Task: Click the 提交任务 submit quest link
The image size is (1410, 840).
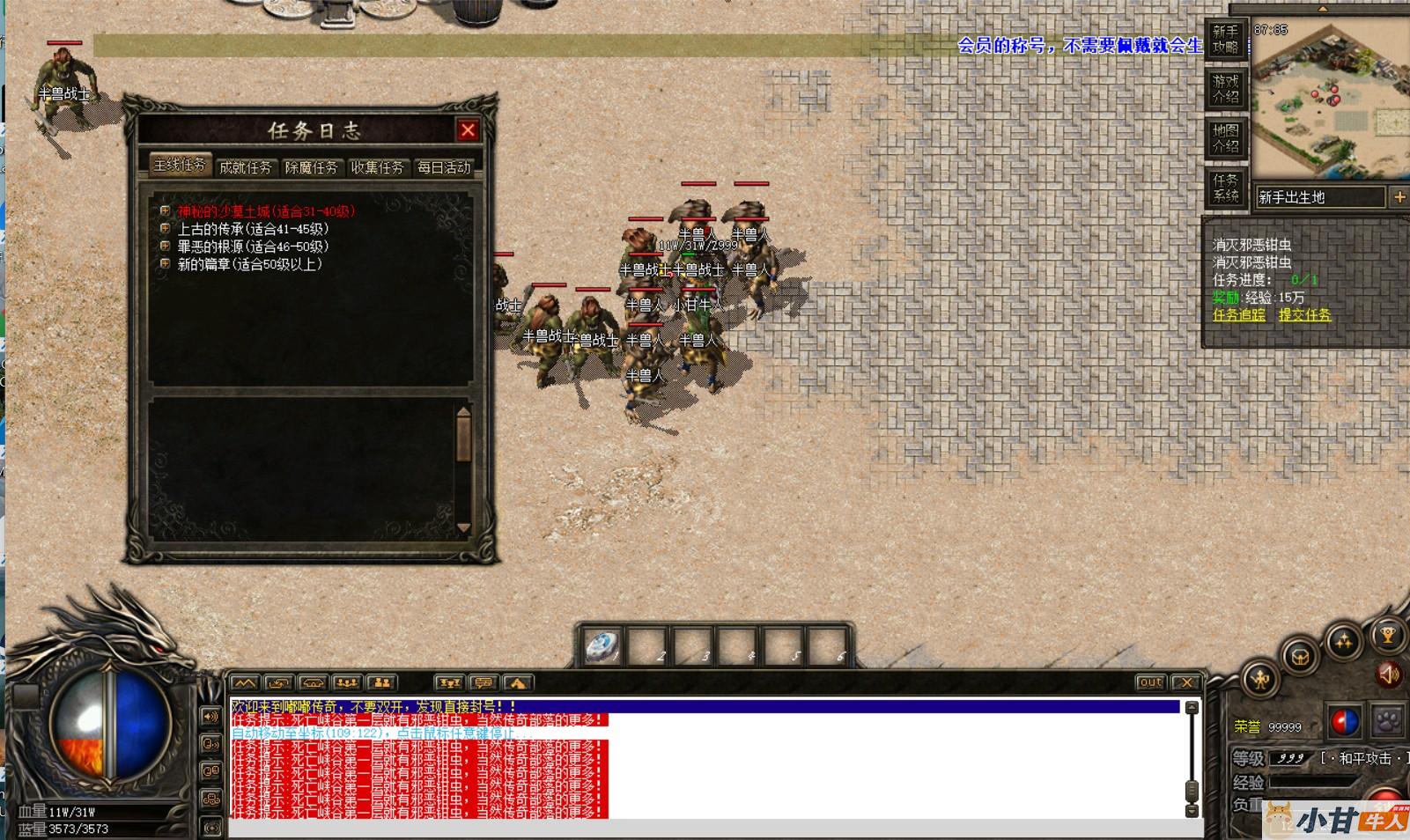Action: [x=1304, y=315]
